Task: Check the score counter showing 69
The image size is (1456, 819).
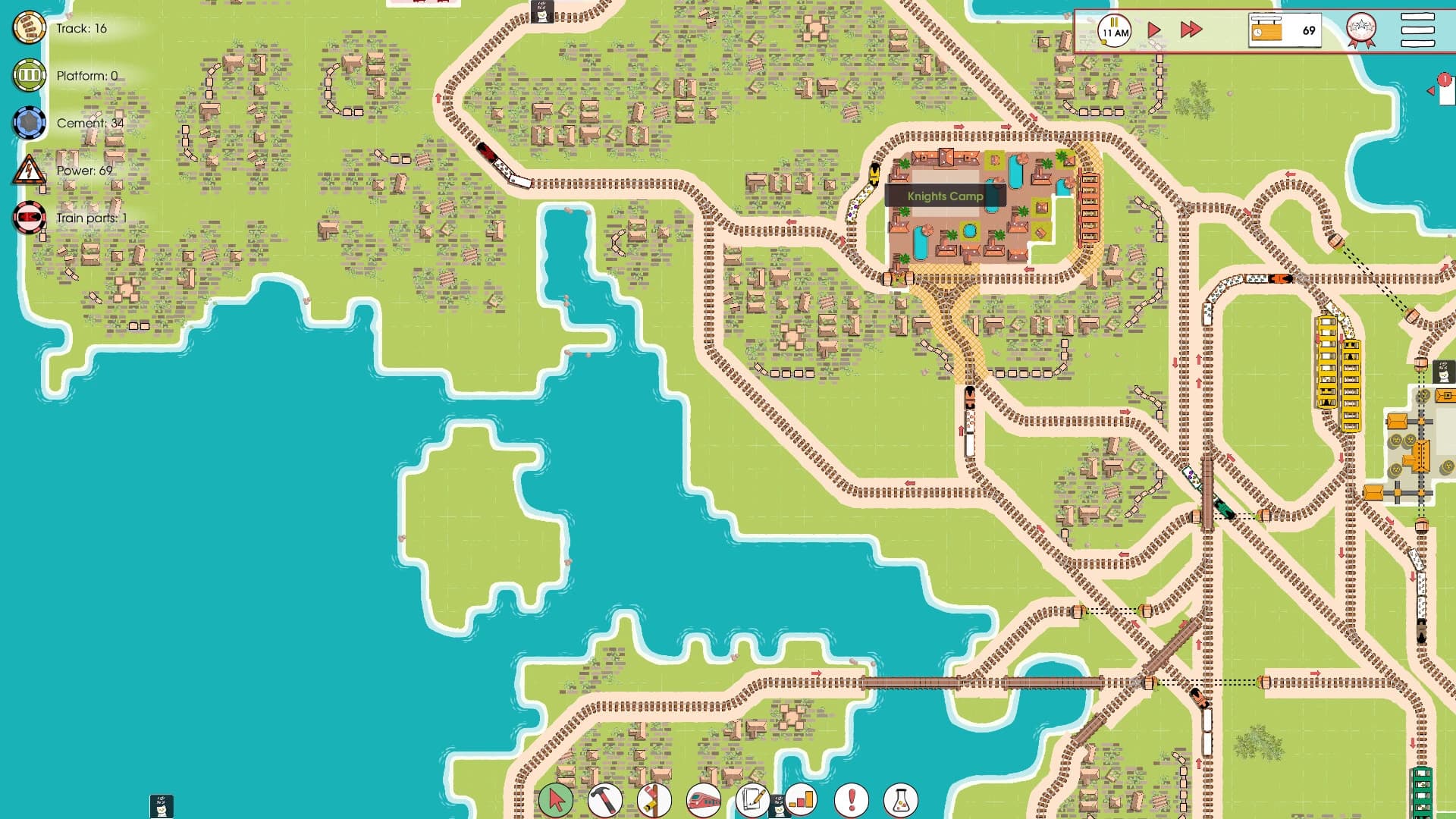Action: 1285,30
